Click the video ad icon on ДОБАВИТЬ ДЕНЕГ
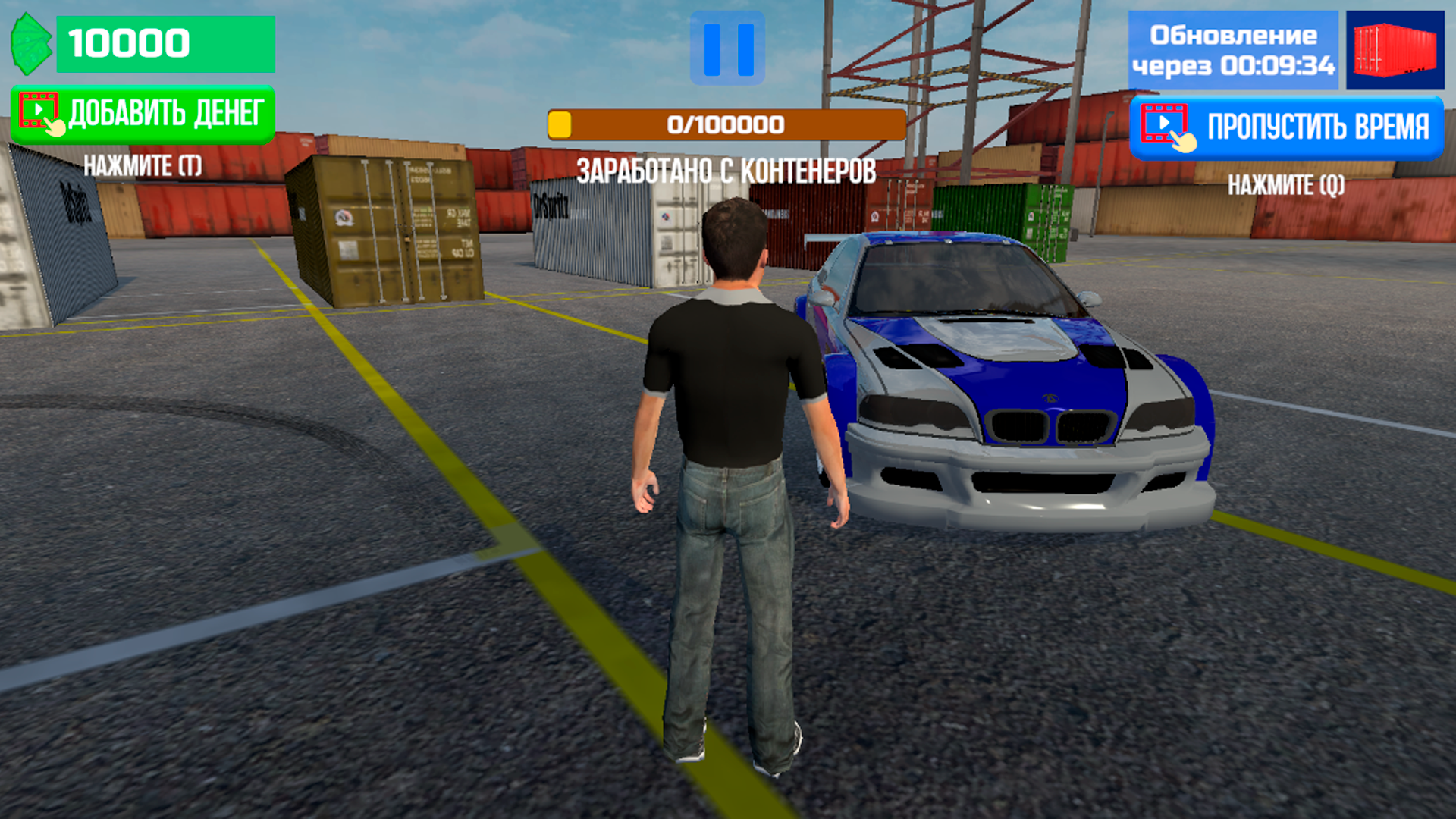Screen dimensions: 1456x819 click(39, 111)
